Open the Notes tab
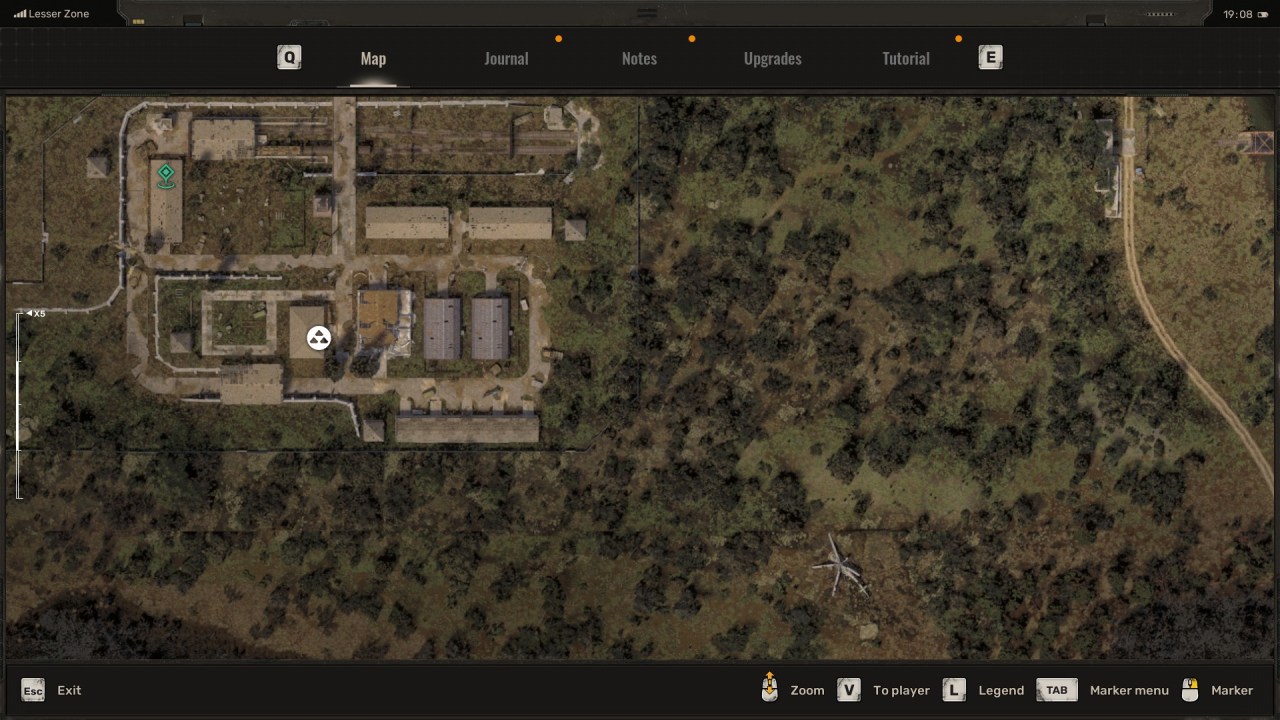Image resolution: width=1280 pixels, height=720 pixels. pos(639,58)
